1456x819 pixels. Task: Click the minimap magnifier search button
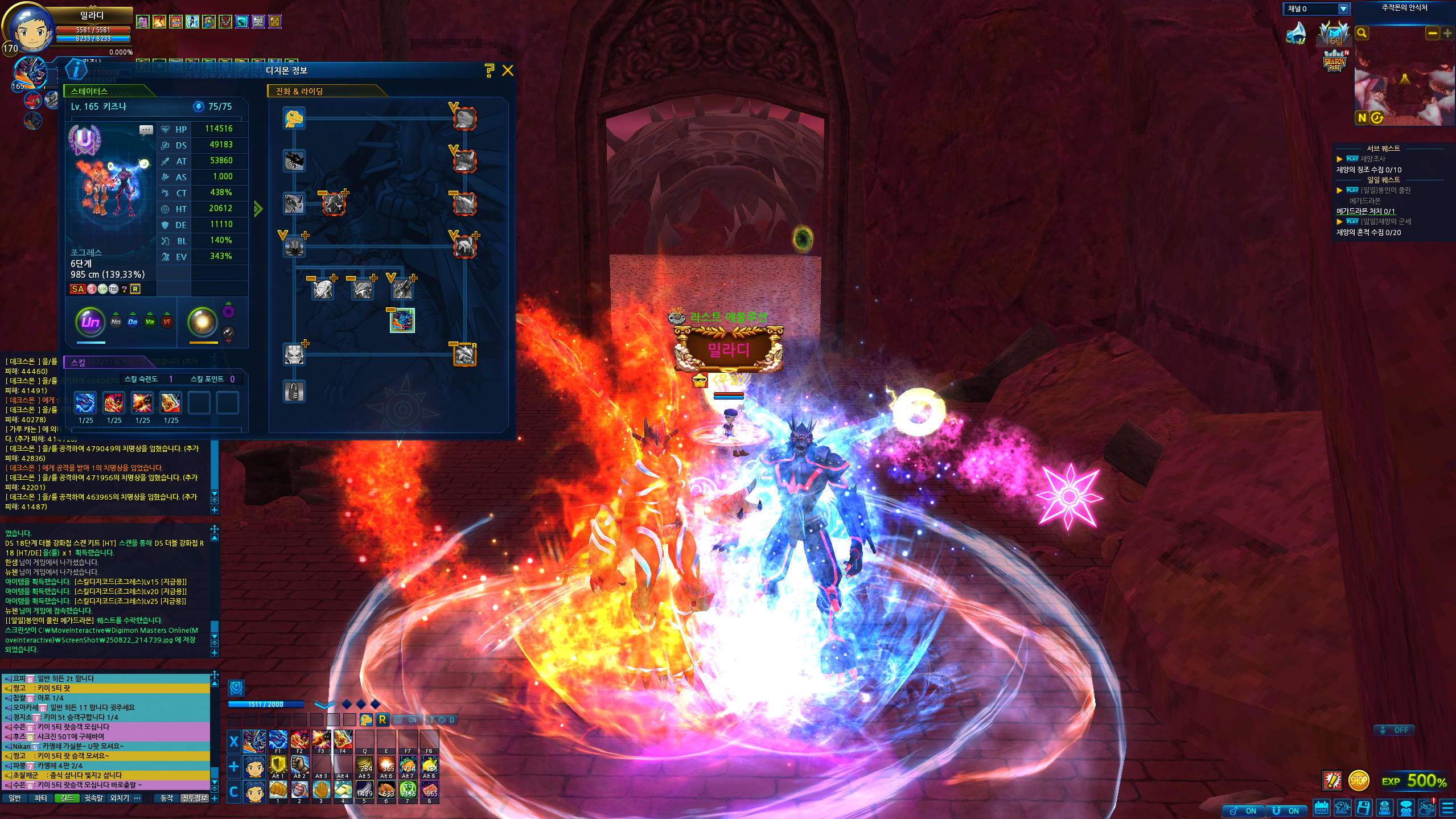(1362, 34)
